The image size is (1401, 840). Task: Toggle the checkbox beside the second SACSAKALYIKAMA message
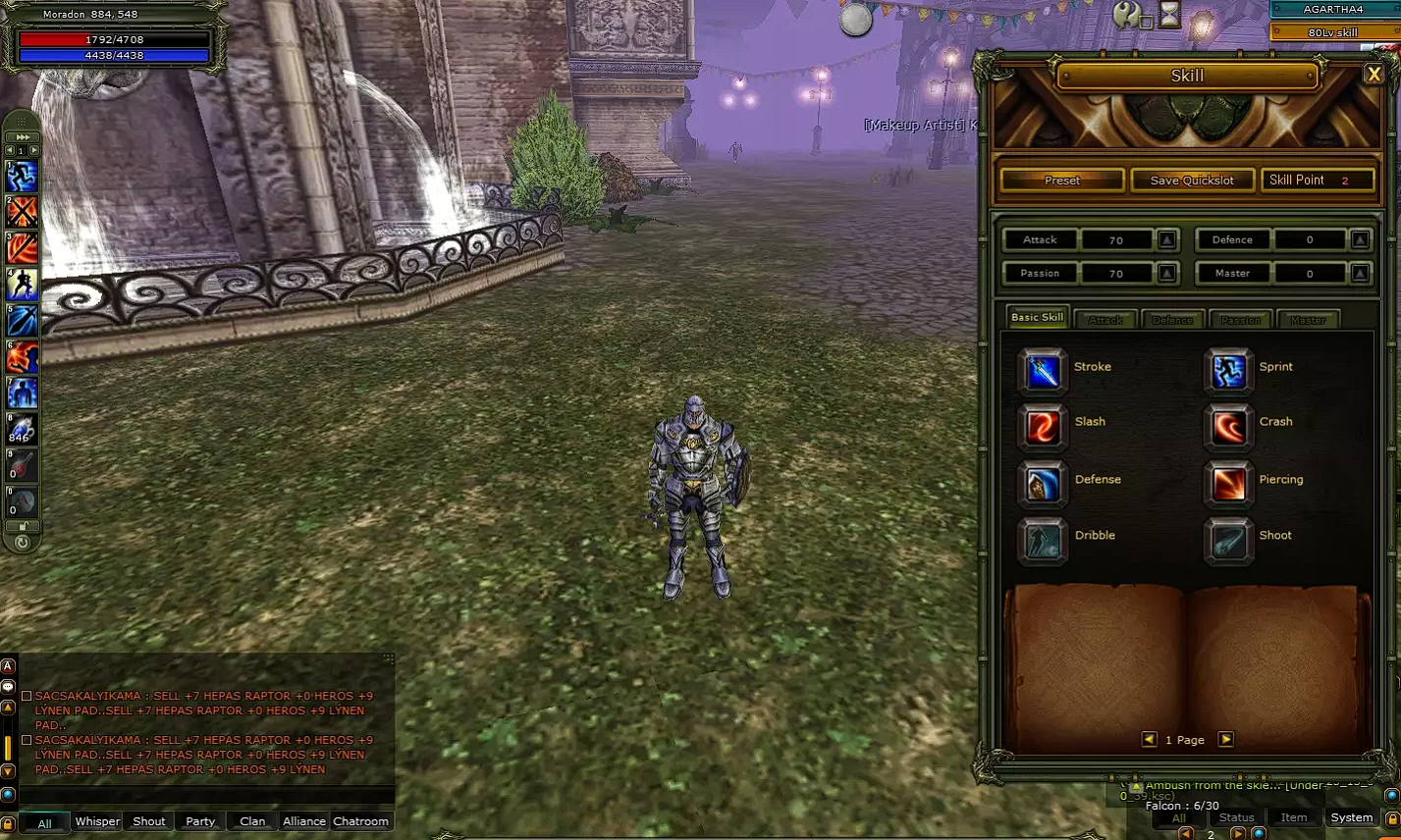(x=27, y=739)
